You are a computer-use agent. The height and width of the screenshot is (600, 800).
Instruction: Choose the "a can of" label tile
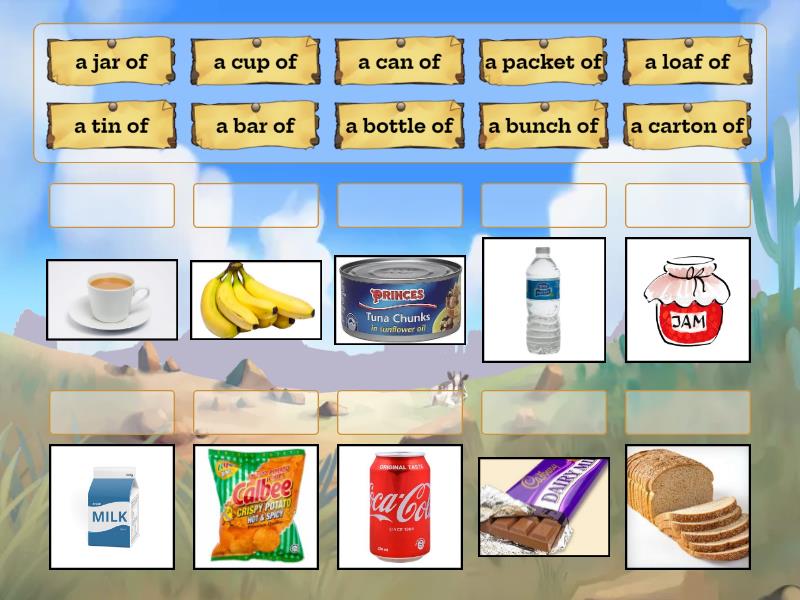pos(399,62)
